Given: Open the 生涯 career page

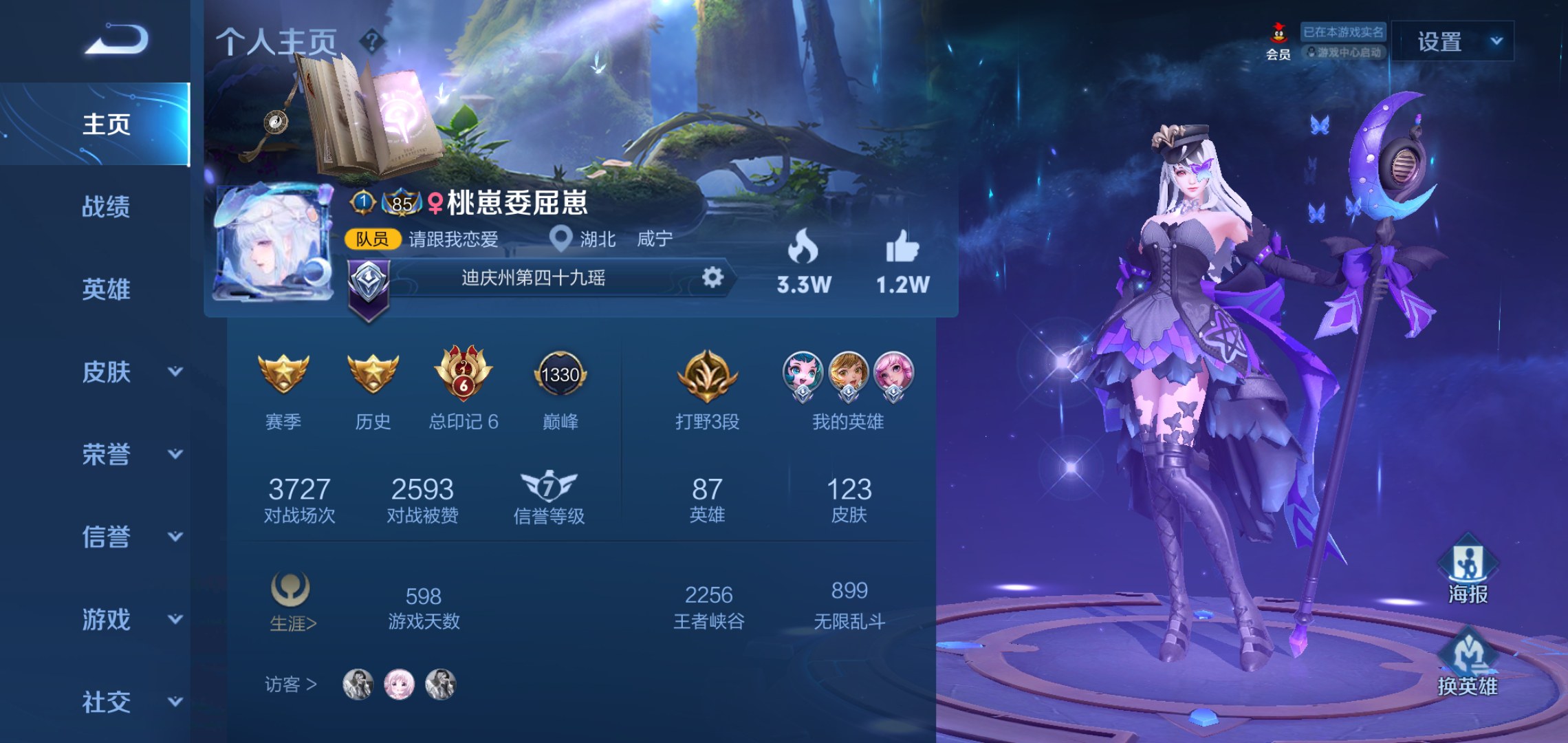Looking at the screenshot, I should pyautogui.click(x=292, y=602).
